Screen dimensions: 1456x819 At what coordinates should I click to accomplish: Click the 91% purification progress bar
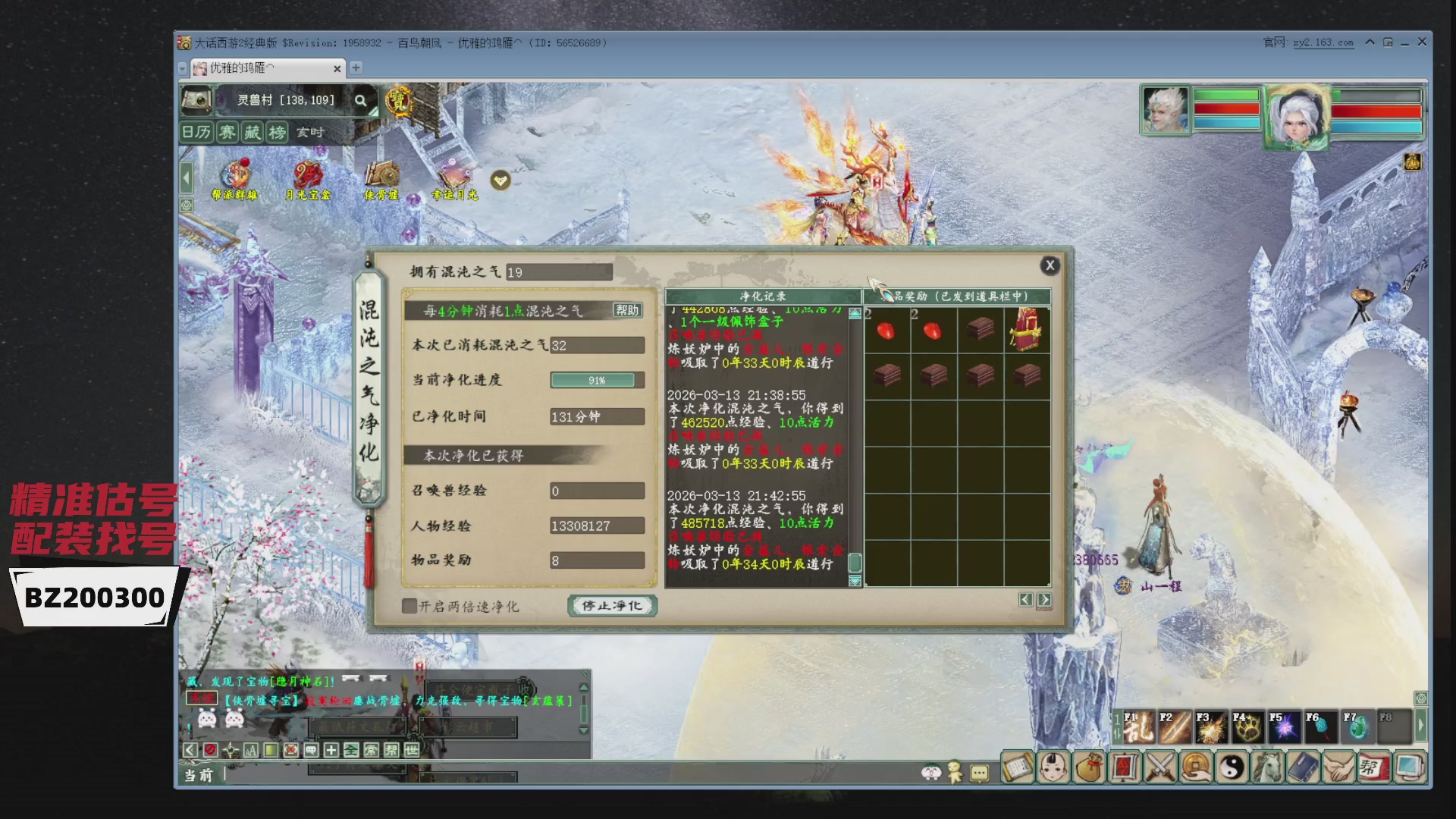click(597, 380)
